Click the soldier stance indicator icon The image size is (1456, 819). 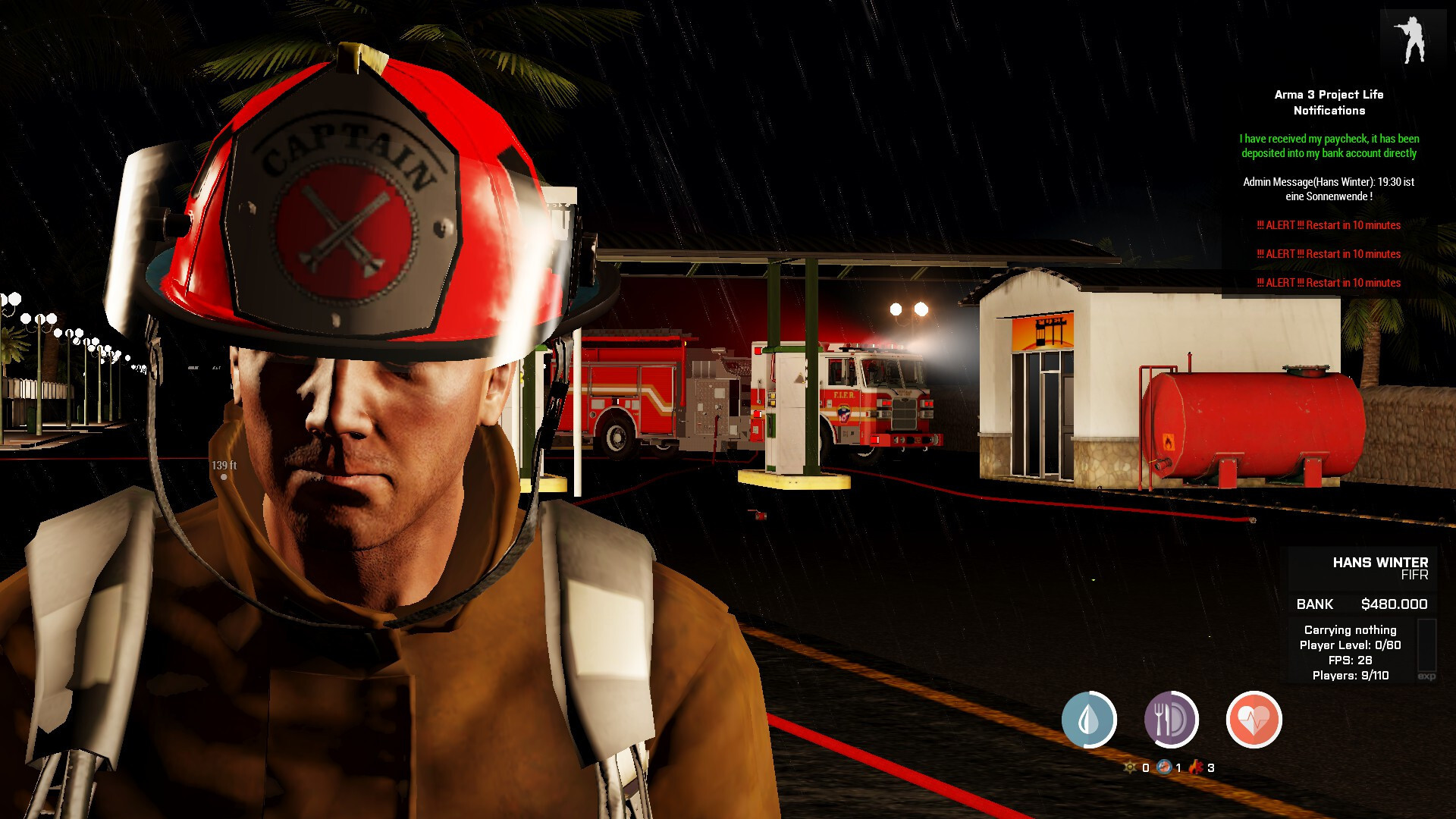pos(1412,39)
